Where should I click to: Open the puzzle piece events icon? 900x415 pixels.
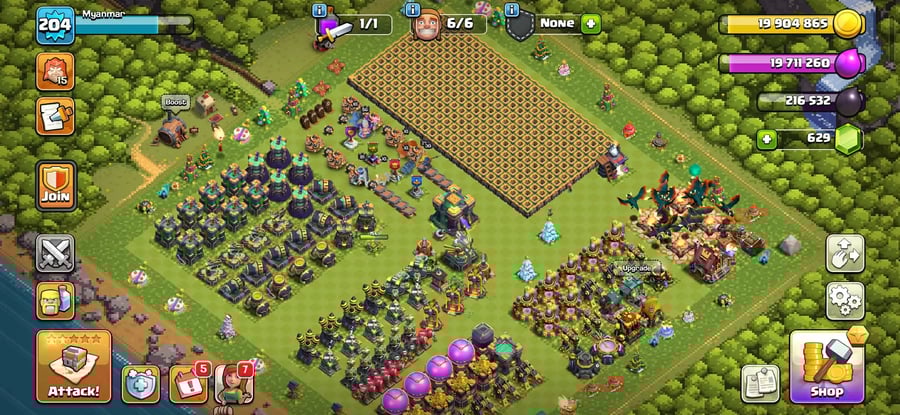55,115
